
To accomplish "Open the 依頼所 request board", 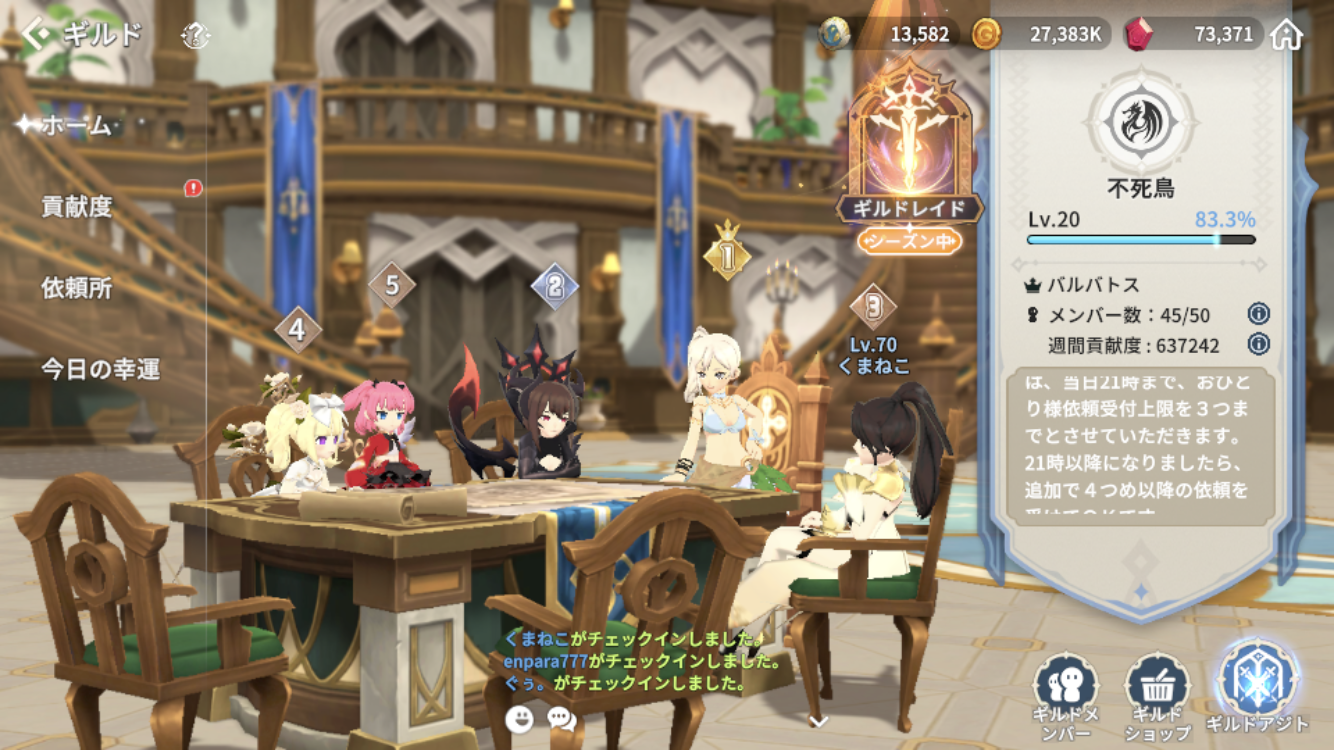I will coord(77,288).
